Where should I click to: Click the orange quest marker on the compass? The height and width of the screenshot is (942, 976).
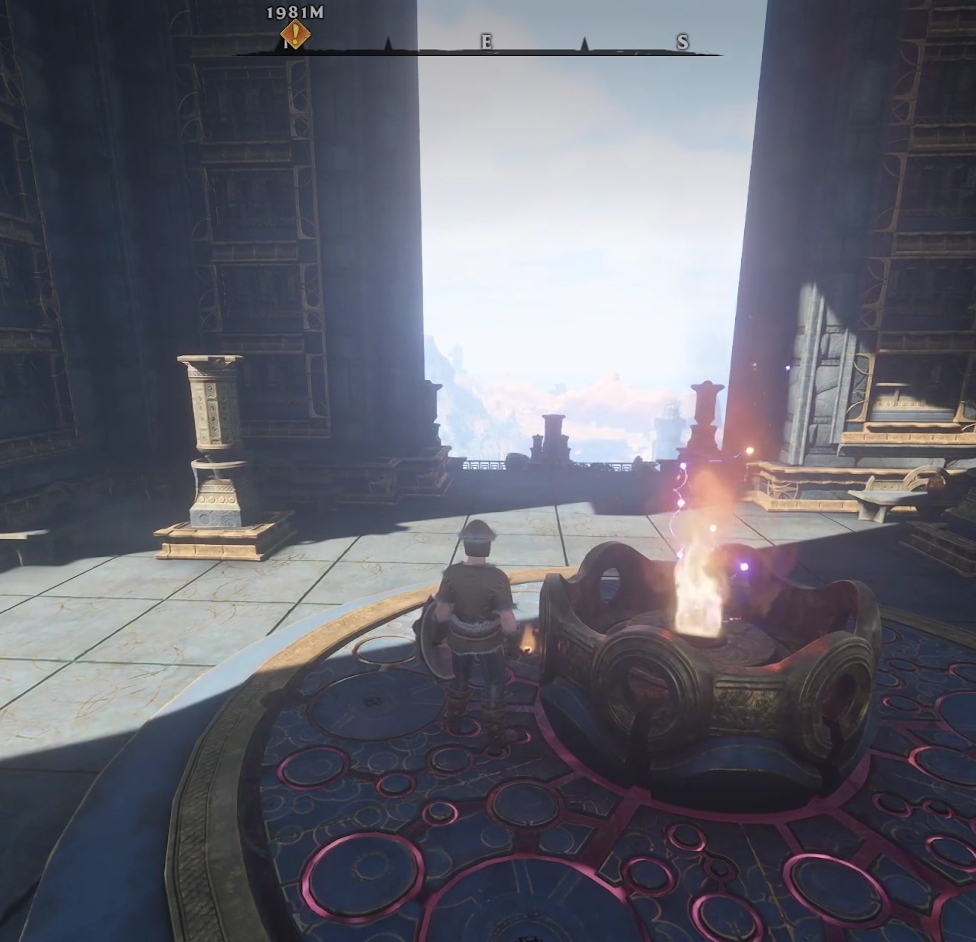pyautogui.click(x=294, y=35)
